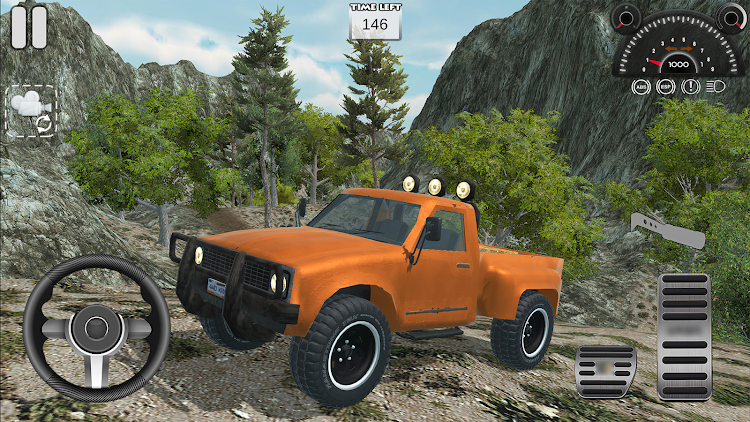The image size is (750, 422).
Task: Pause the game with the pause button
Action: 29,27
